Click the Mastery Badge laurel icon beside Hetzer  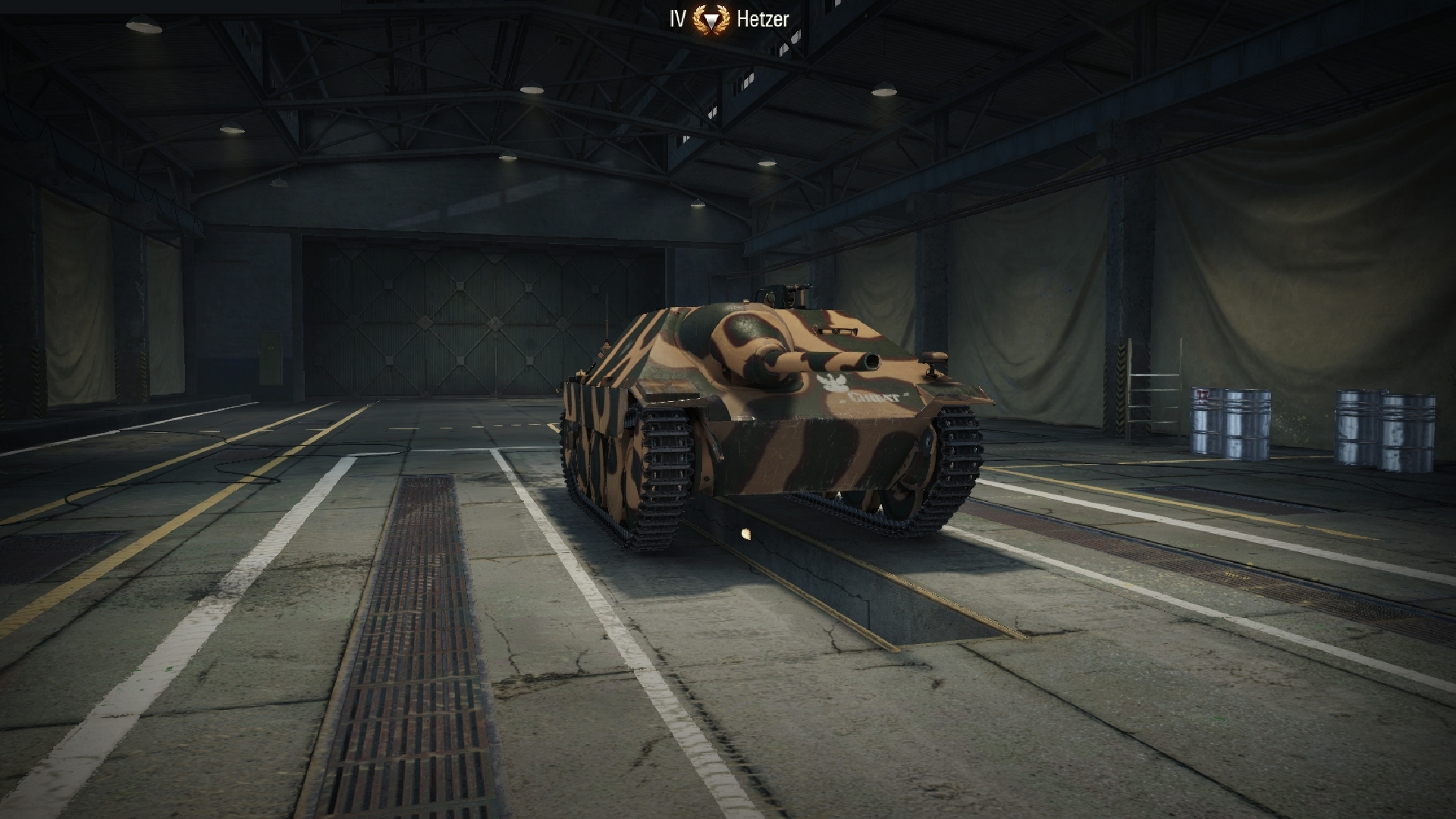pyautogui.click(x=711, y=17)
